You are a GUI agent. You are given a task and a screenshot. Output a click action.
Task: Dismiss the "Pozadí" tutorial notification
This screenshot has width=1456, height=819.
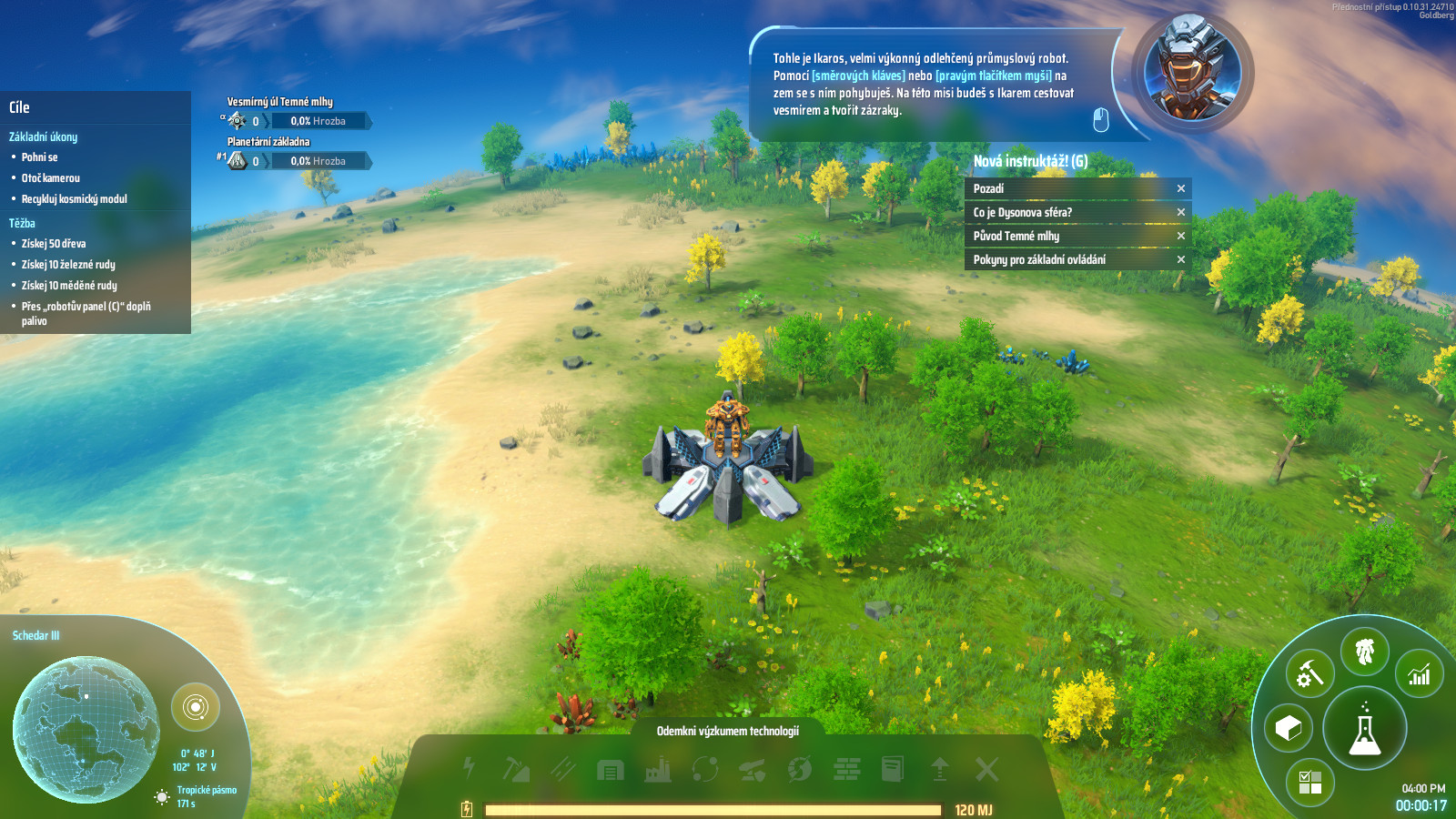coord(1181,188)
